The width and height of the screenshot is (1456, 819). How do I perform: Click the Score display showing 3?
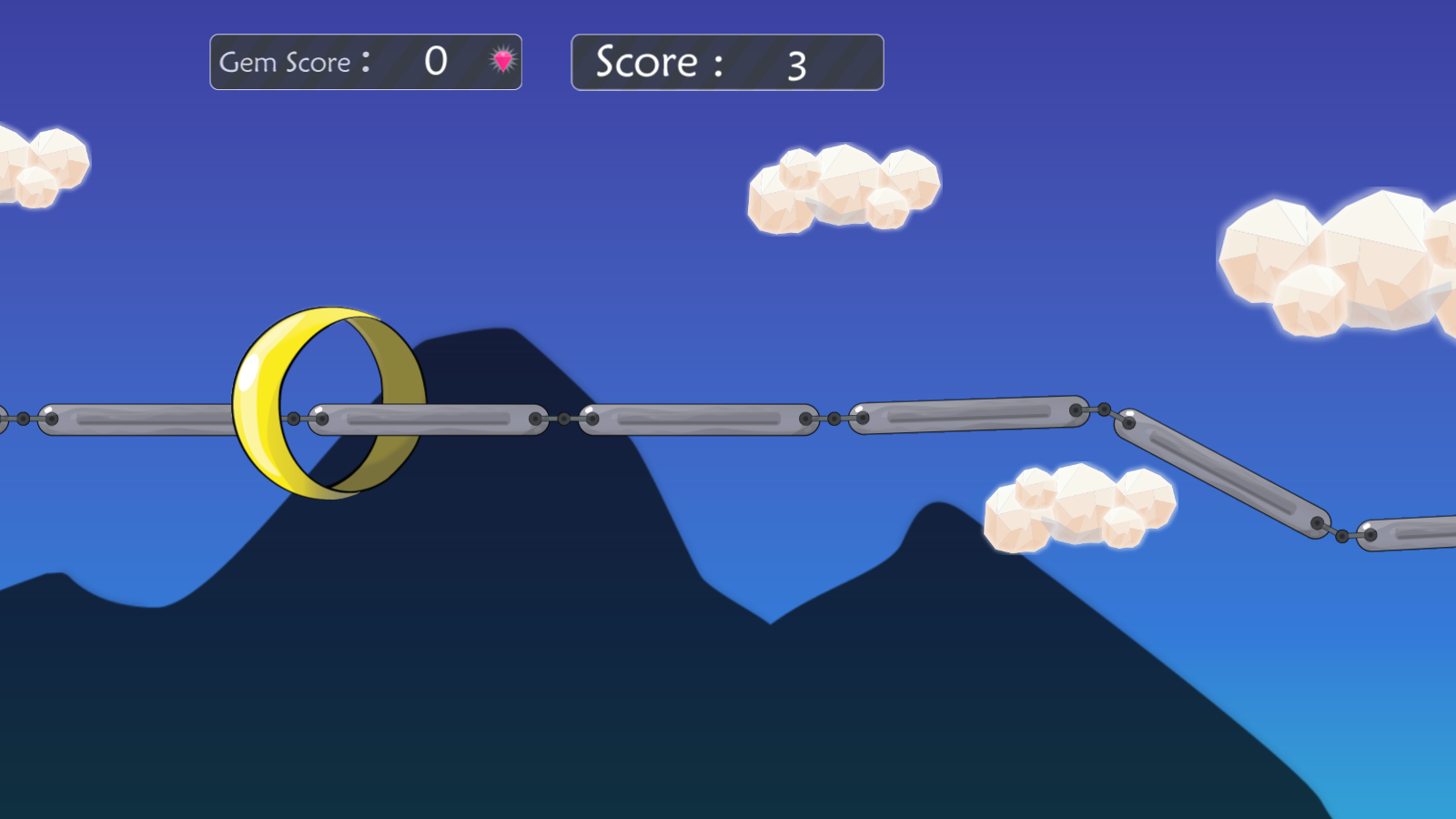(726, 61)
